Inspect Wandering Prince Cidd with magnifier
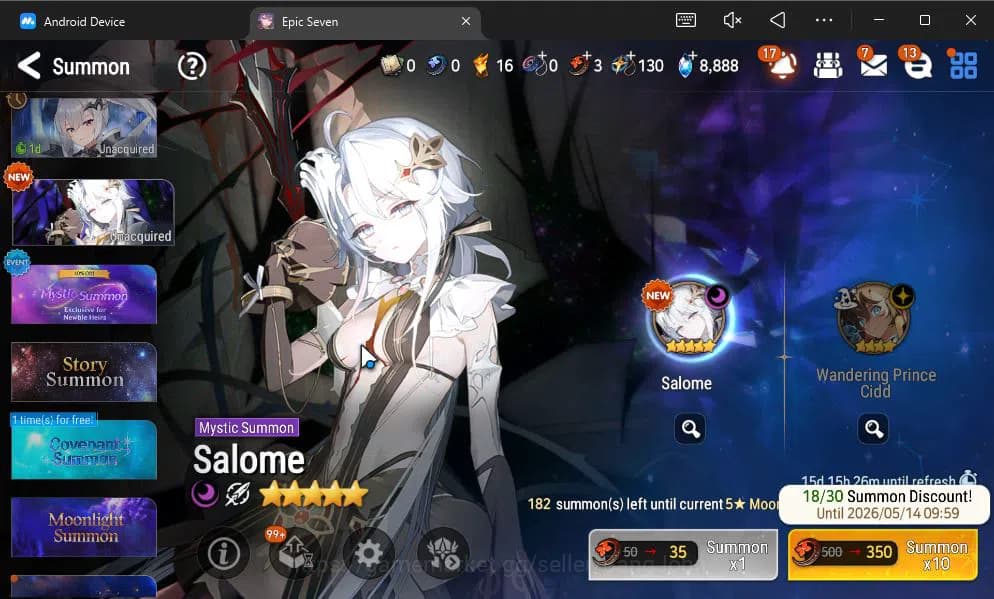994x599 pixels. click(874, 429)
